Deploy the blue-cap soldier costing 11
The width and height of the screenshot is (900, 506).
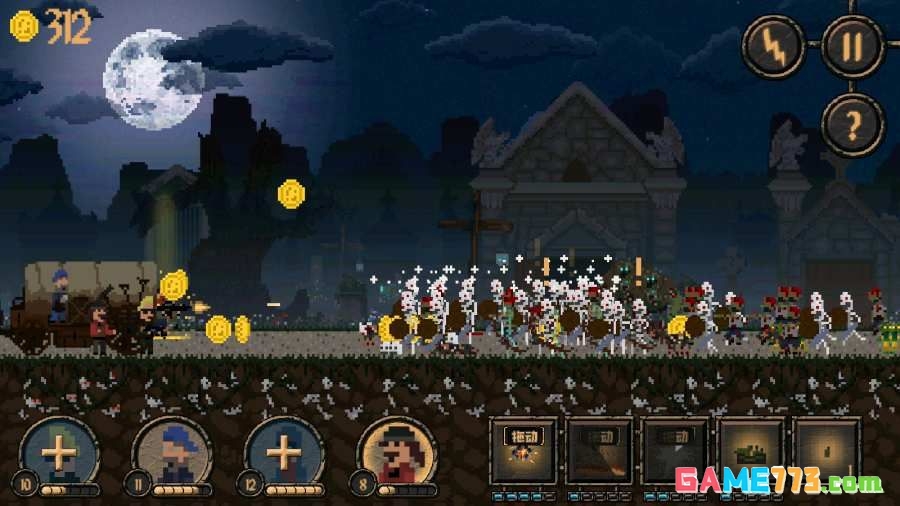pos(171,454)
